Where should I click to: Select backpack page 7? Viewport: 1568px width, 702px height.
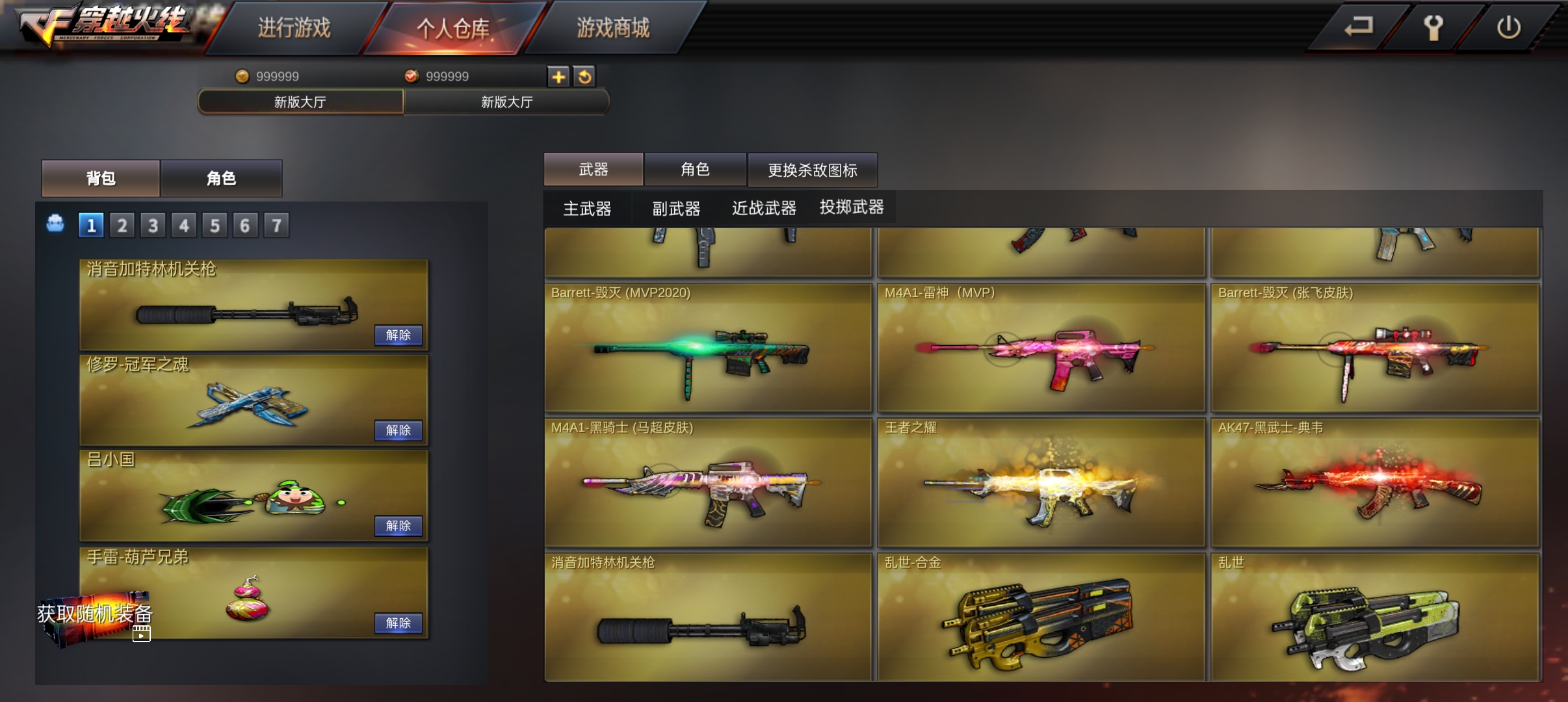[x=276, y=224]
